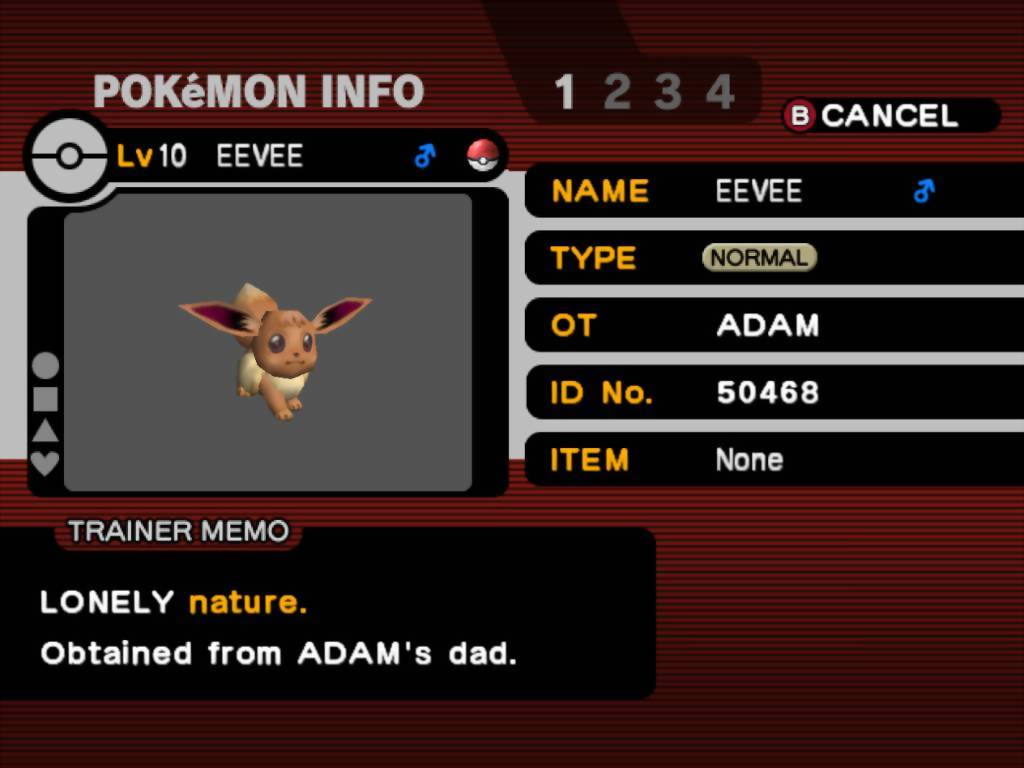This screenshot has height=768, width=1024.
Task: Go to info page 4
Action: point(719,93)
